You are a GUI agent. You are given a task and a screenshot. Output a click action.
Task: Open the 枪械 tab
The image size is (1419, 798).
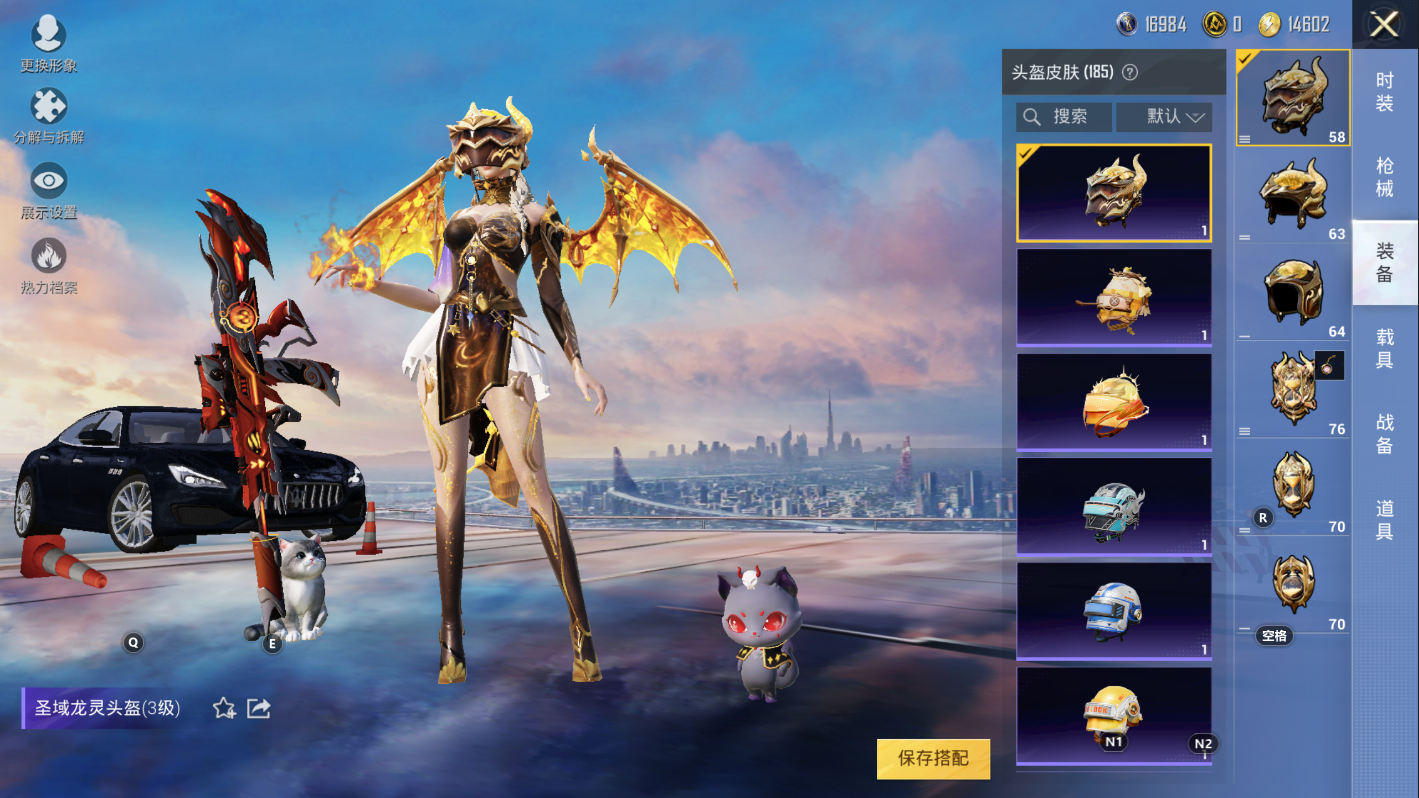tap(1384, 177)
